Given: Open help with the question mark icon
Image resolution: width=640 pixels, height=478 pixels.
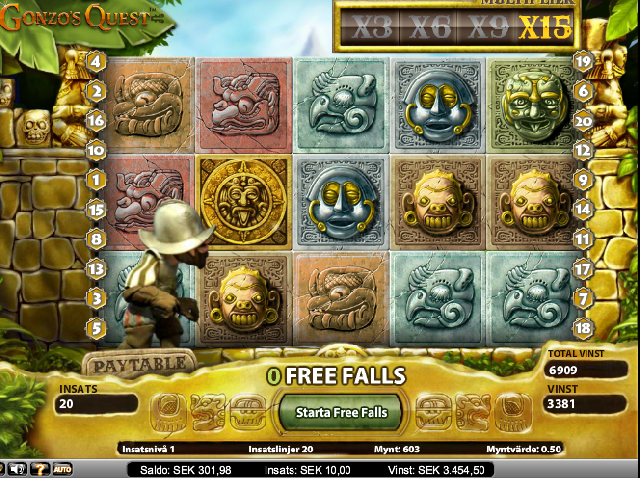Looking at the screenshot, I should tap(40, 468).
